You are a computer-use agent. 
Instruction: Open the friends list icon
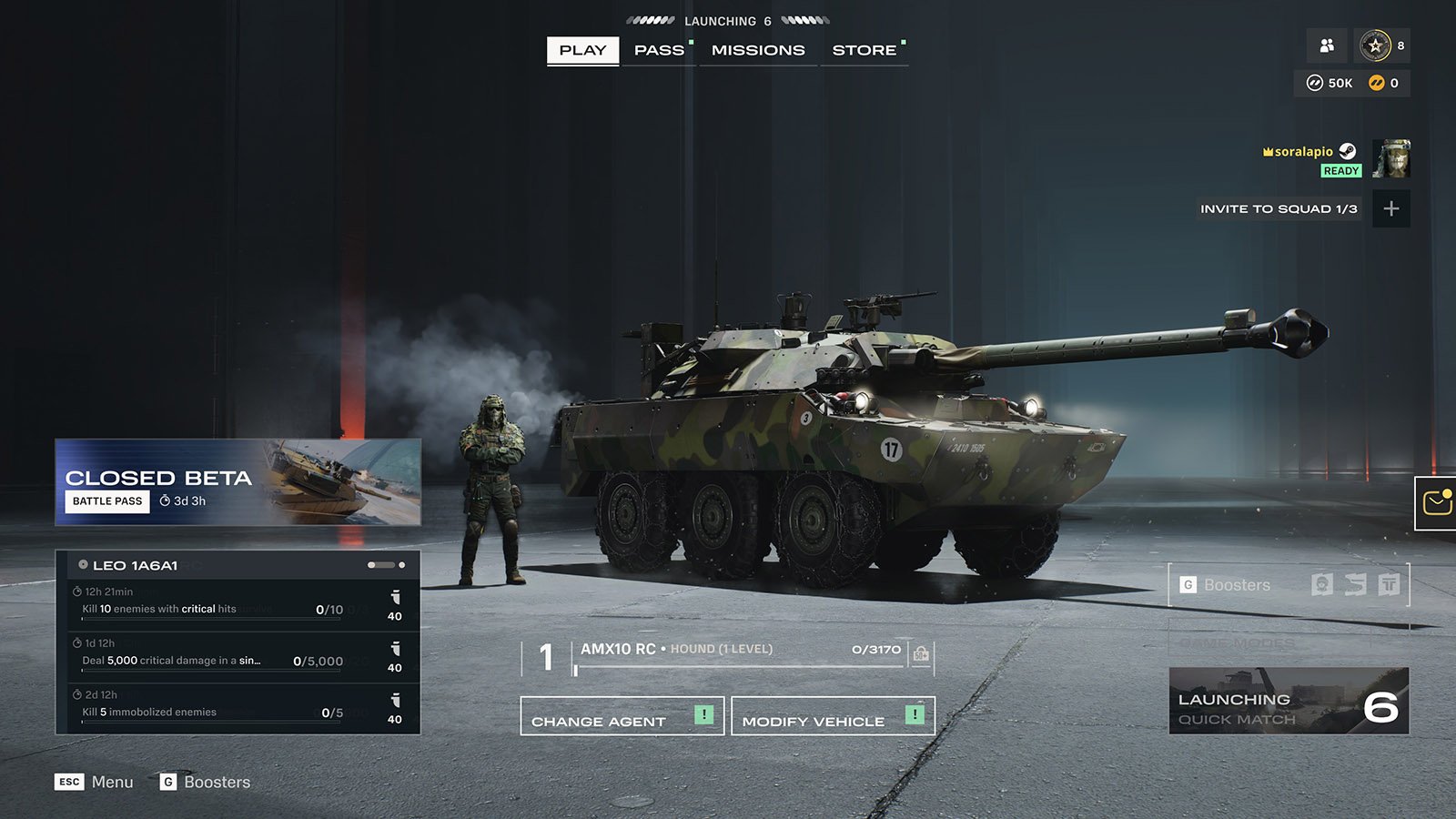pos(1327,45)
